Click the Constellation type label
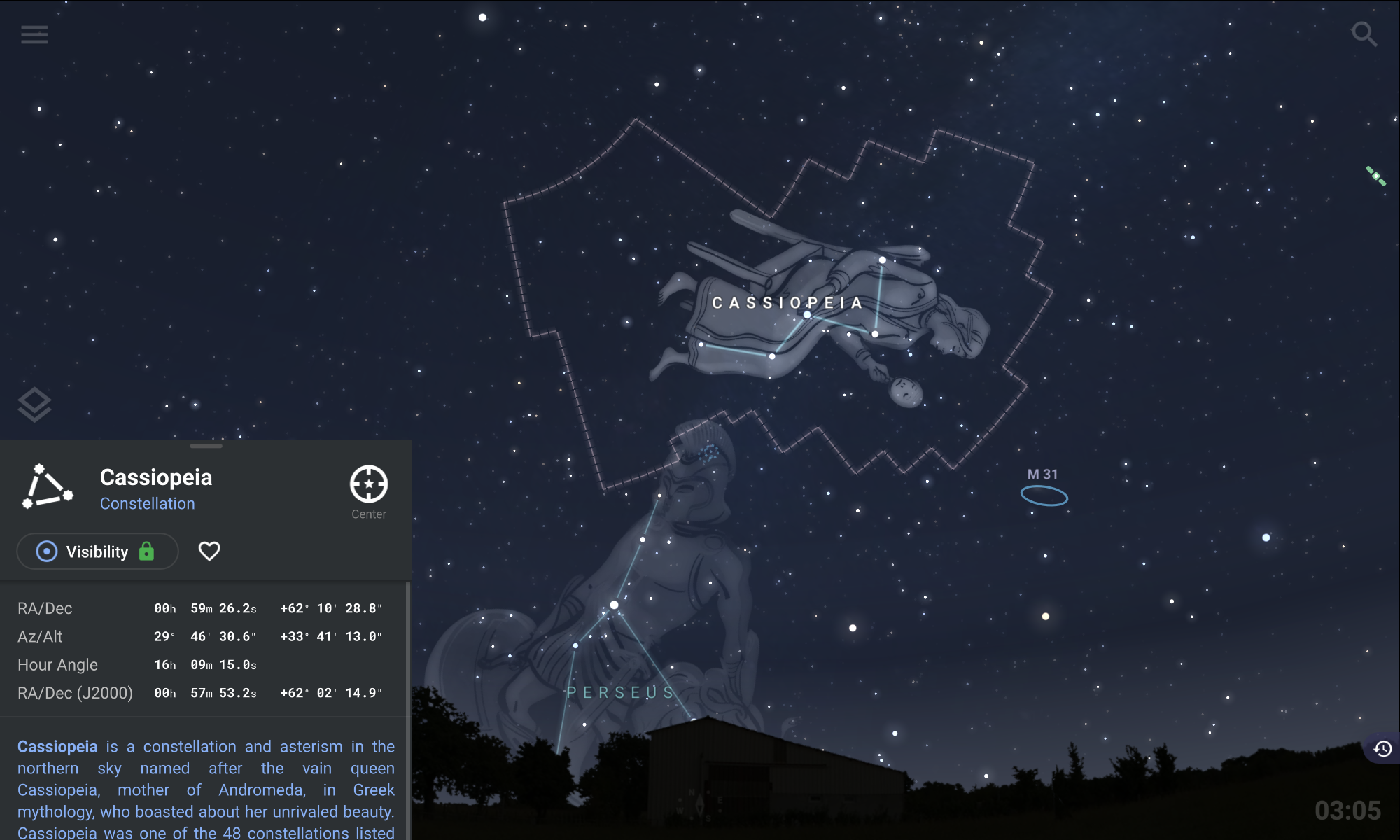Viewport: 1400px width, 840px height. coord(148,503)
